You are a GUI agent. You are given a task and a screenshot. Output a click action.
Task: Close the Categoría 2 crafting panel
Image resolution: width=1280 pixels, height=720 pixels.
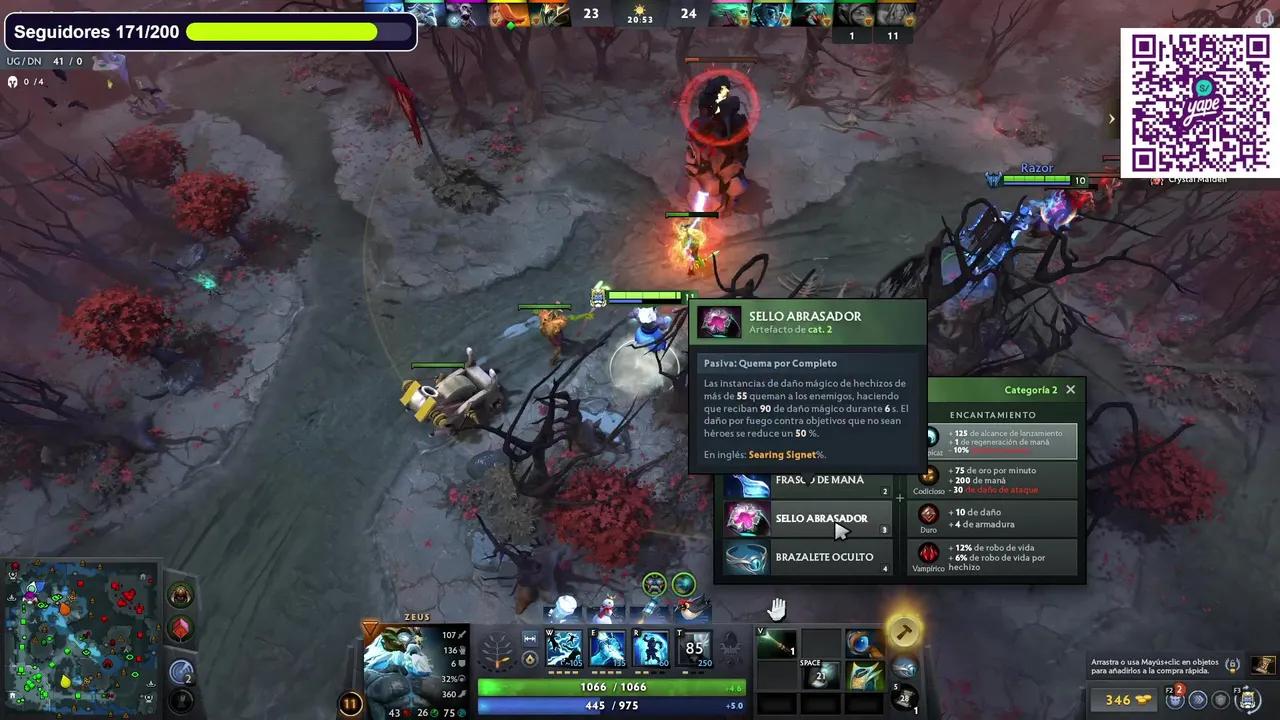tap(1070, 390)
